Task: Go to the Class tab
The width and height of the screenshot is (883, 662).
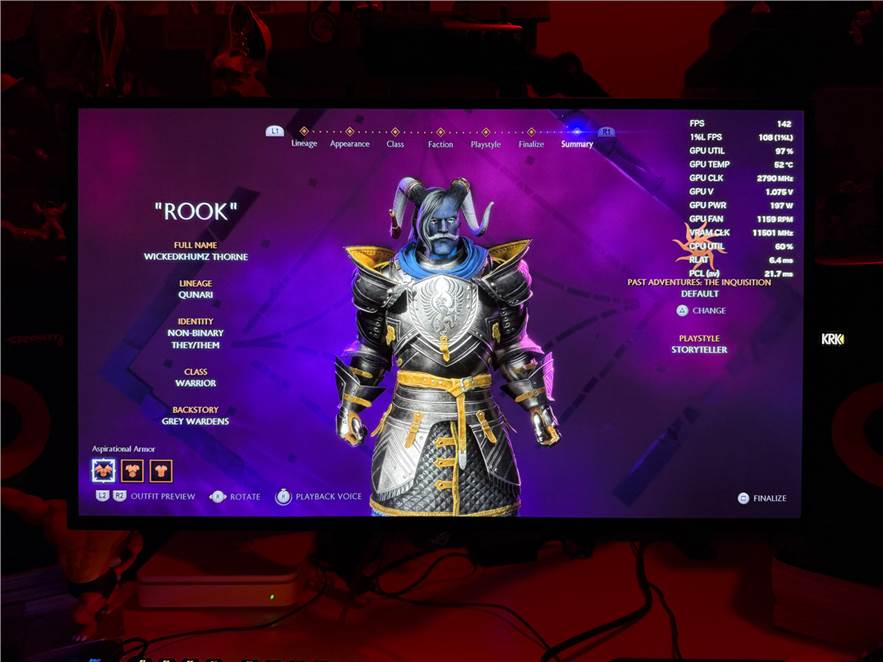Action: point(395,144)
